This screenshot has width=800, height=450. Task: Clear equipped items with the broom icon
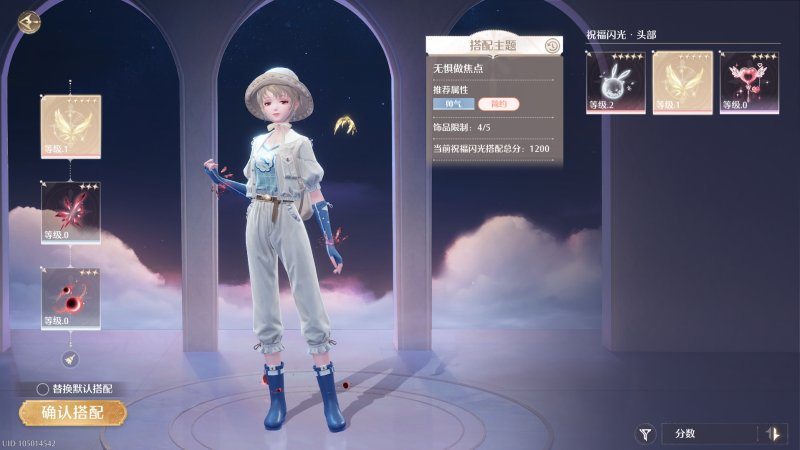(x=71, y=358)
